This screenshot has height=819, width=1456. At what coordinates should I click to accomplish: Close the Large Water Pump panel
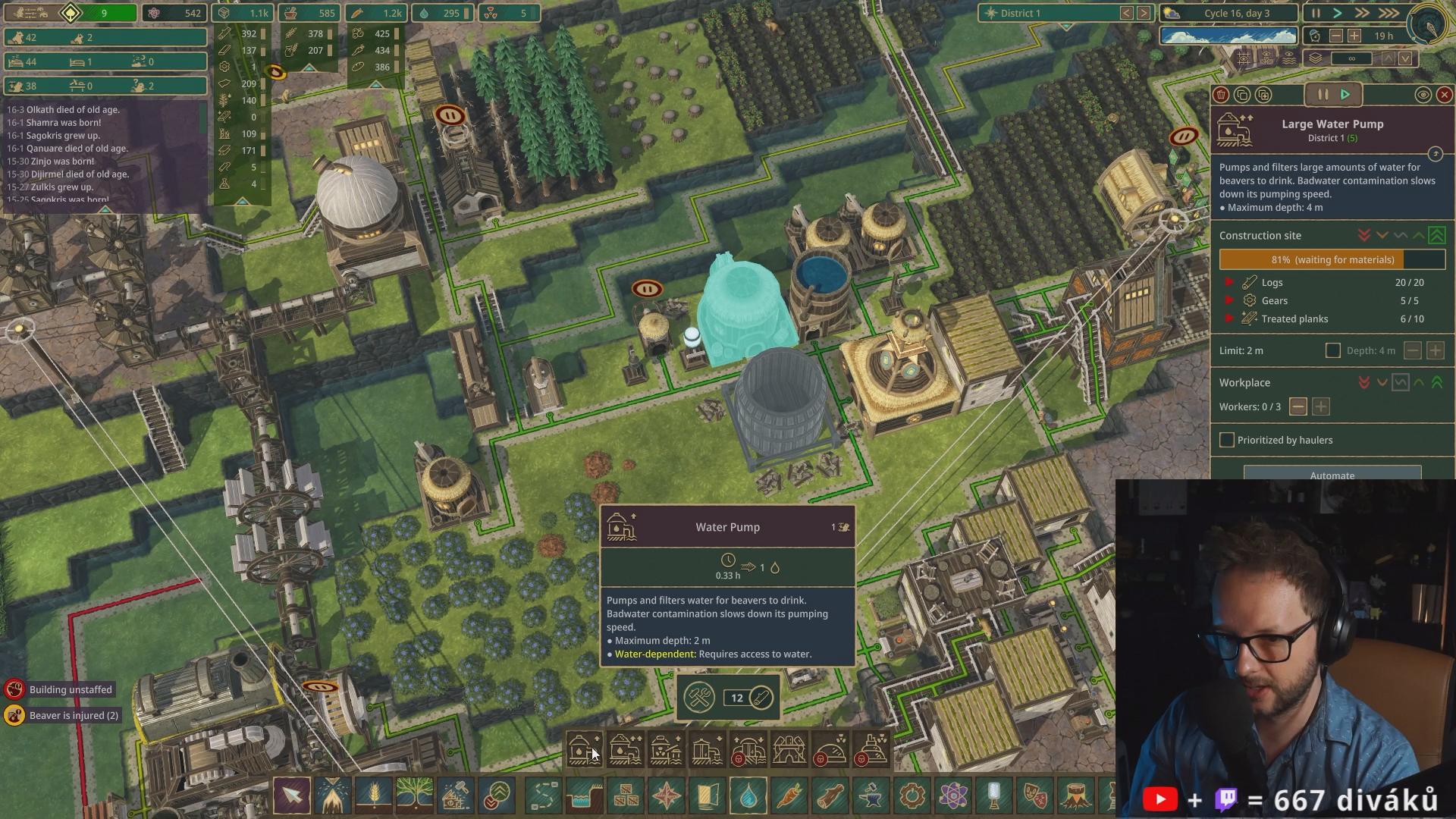[1444, 95]
